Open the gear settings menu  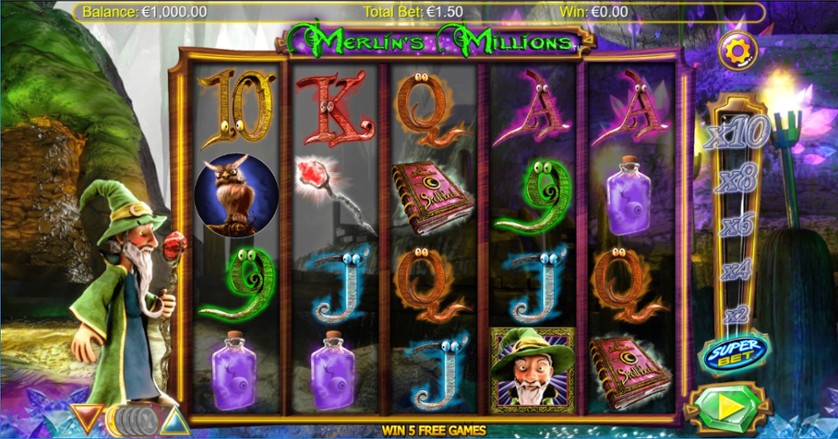737,50
